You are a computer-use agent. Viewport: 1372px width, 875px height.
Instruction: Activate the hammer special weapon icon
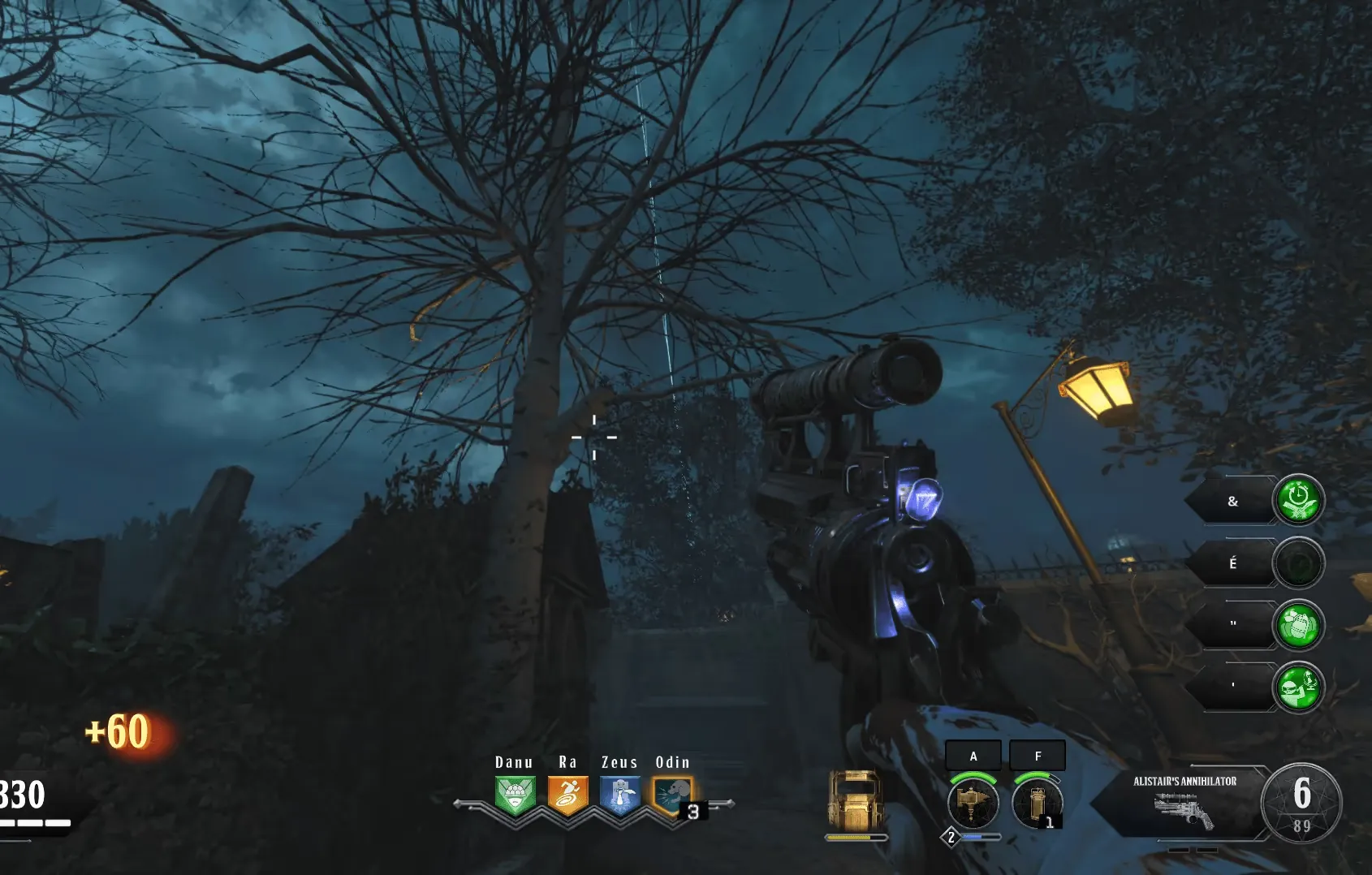pos(973,803)
